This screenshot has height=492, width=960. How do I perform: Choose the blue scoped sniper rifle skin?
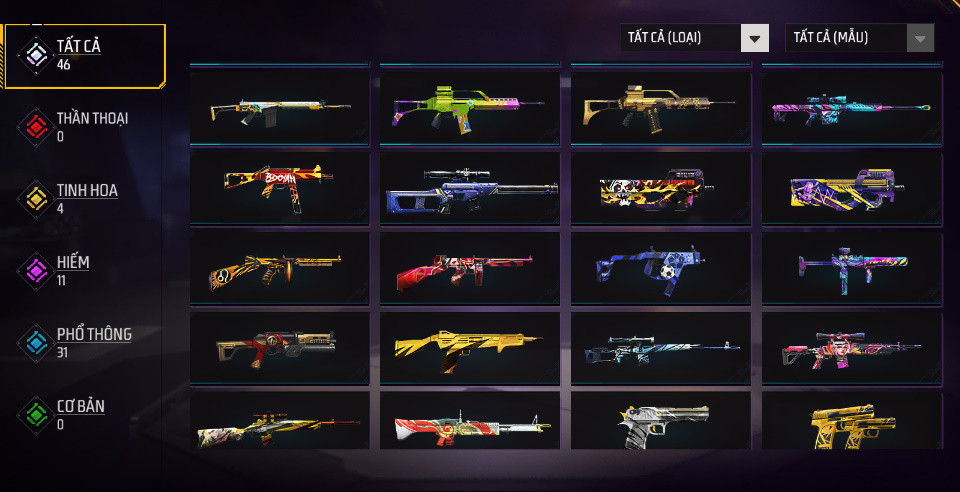(x=470, y=187)
